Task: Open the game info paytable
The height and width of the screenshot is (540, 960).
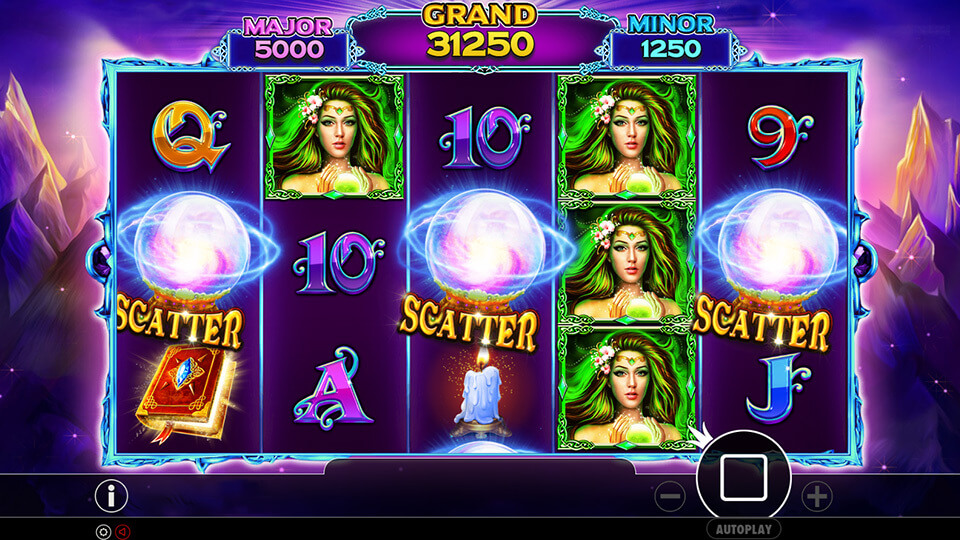Action: (x=111, y=494)
